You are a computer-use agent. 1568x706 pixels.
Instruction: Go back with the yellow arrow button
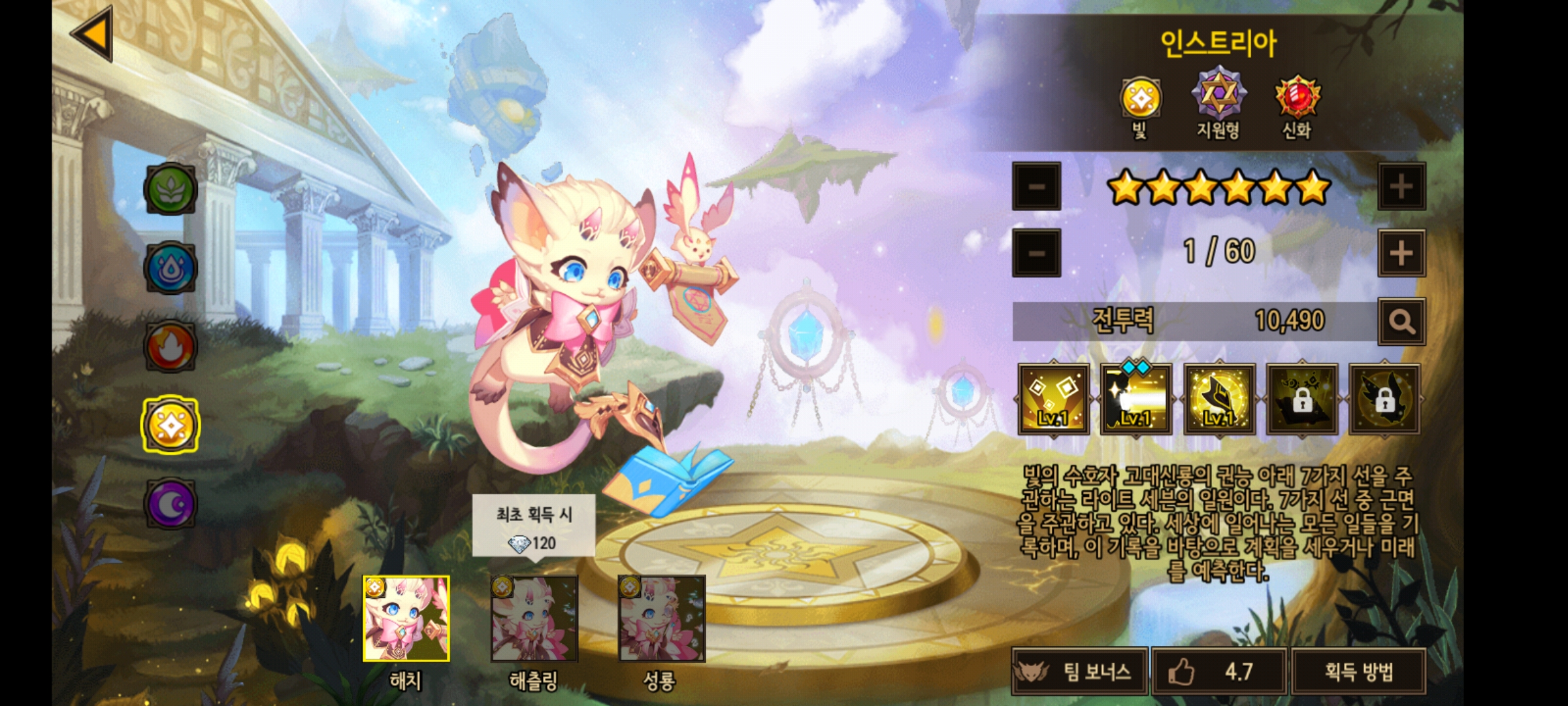(x=93, y=34)
